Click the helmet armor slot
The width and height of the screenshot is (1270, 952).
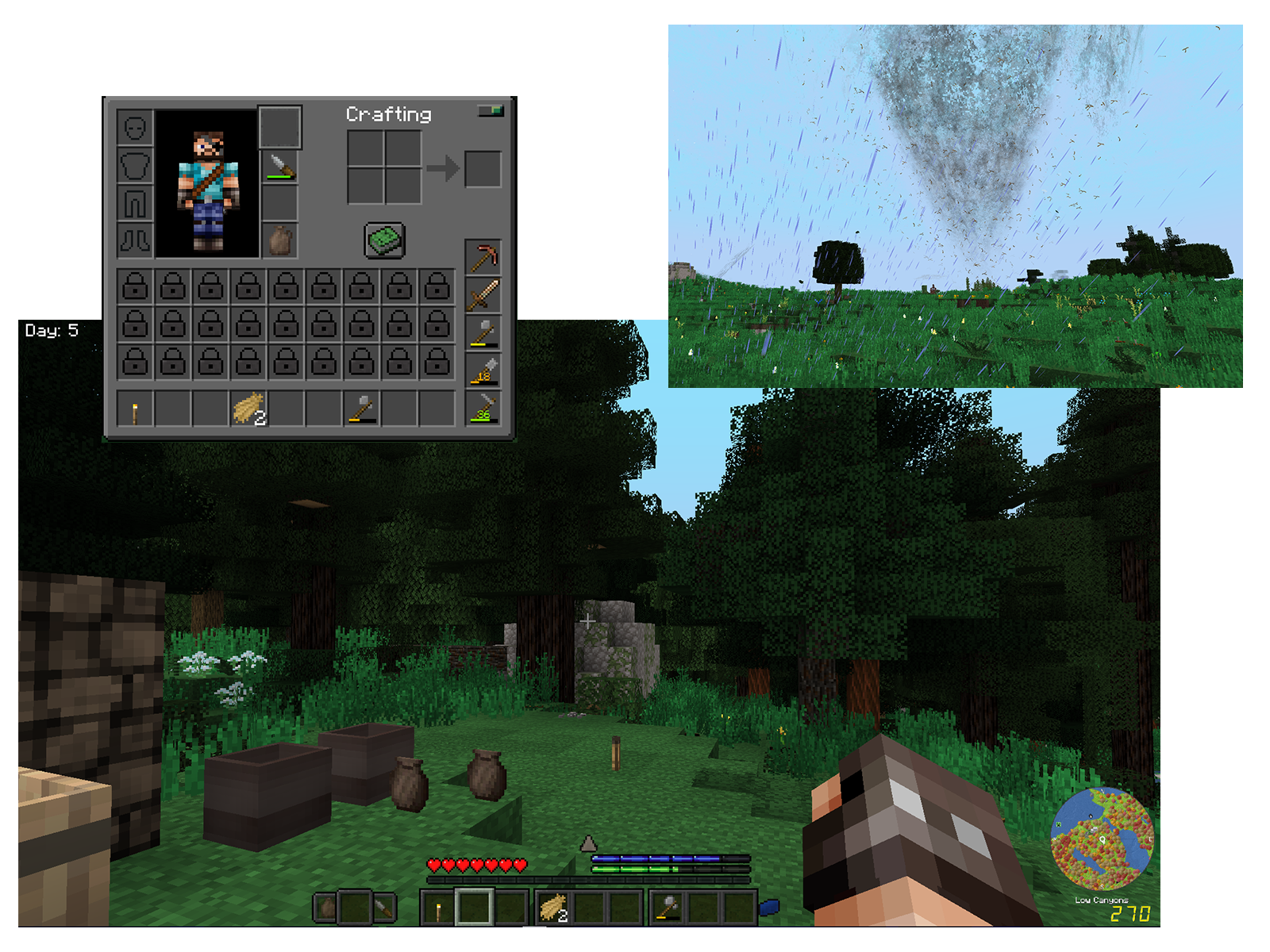tap(135, 128)
